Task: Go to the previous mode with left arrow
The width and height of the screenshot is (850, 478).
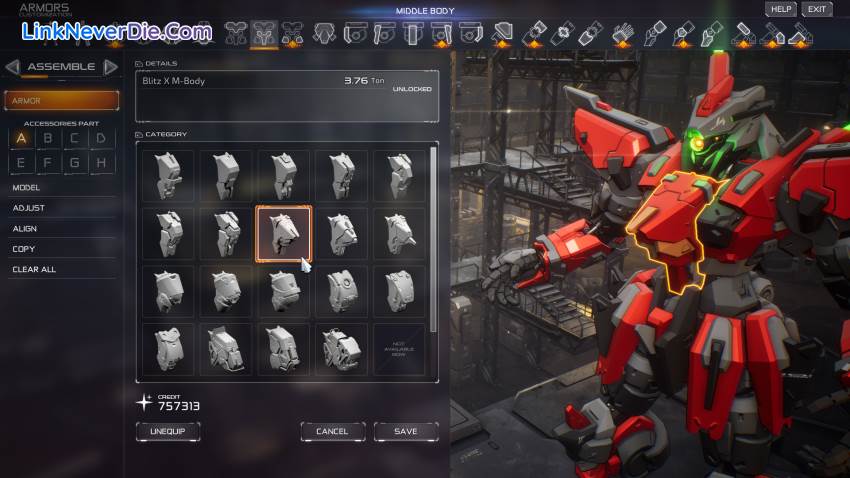Action: tap(12, 67)
